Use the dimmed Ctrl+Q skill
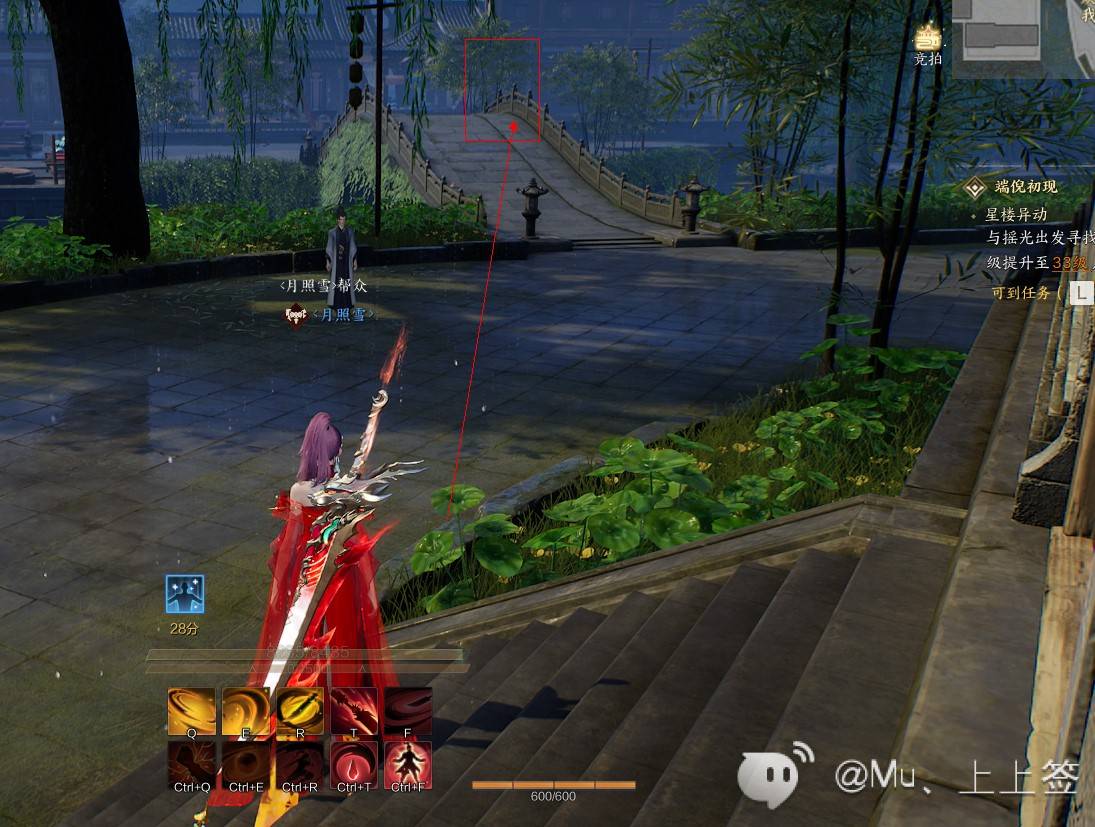Viewport: 1095px width, 827px height. (192, 764)
